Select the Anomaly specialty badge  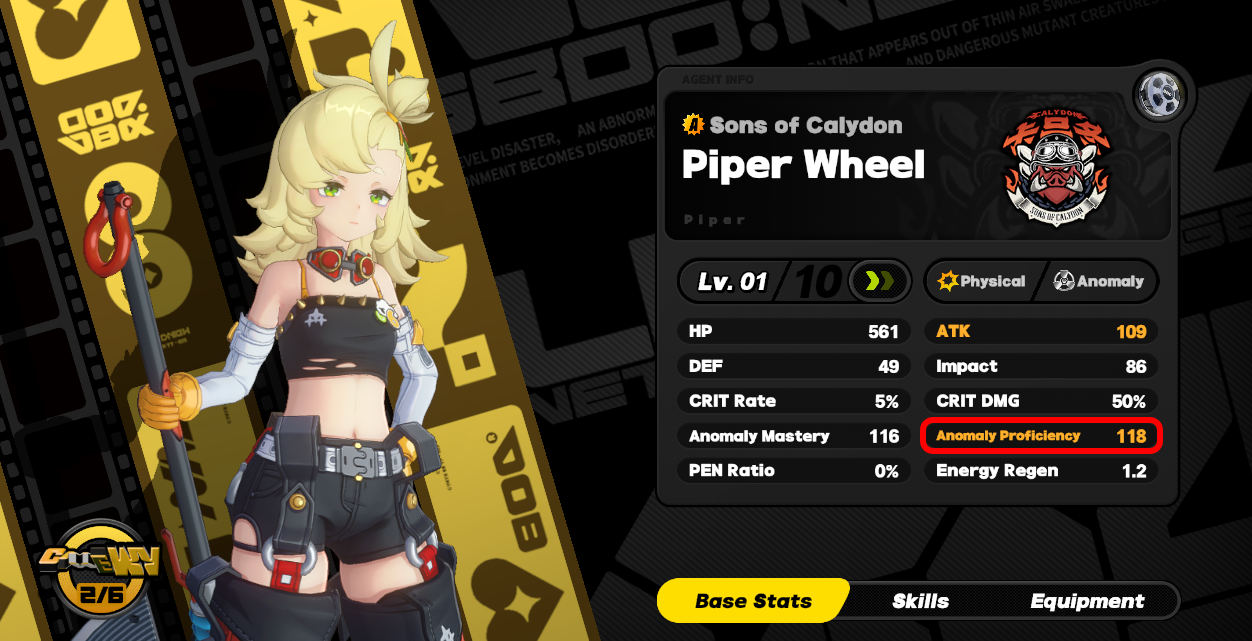coord(1099,282)
